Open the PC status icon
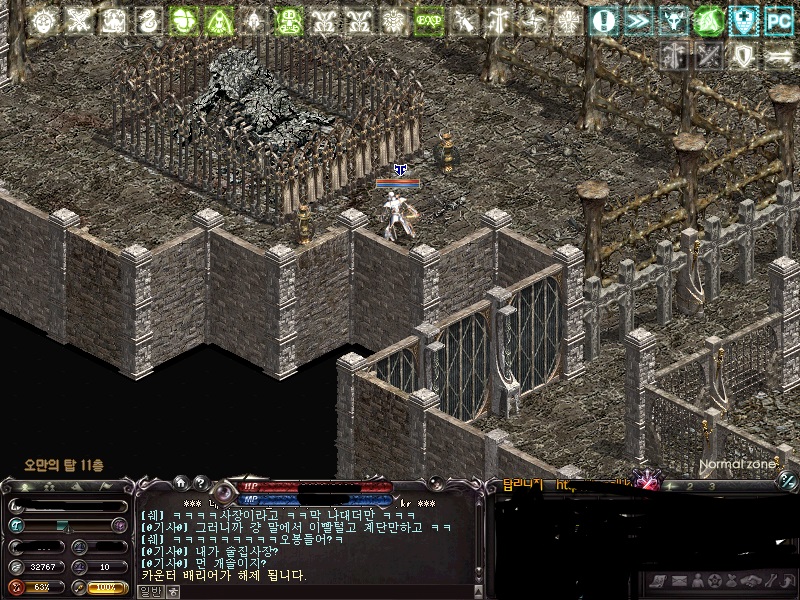 pos(778,20)
